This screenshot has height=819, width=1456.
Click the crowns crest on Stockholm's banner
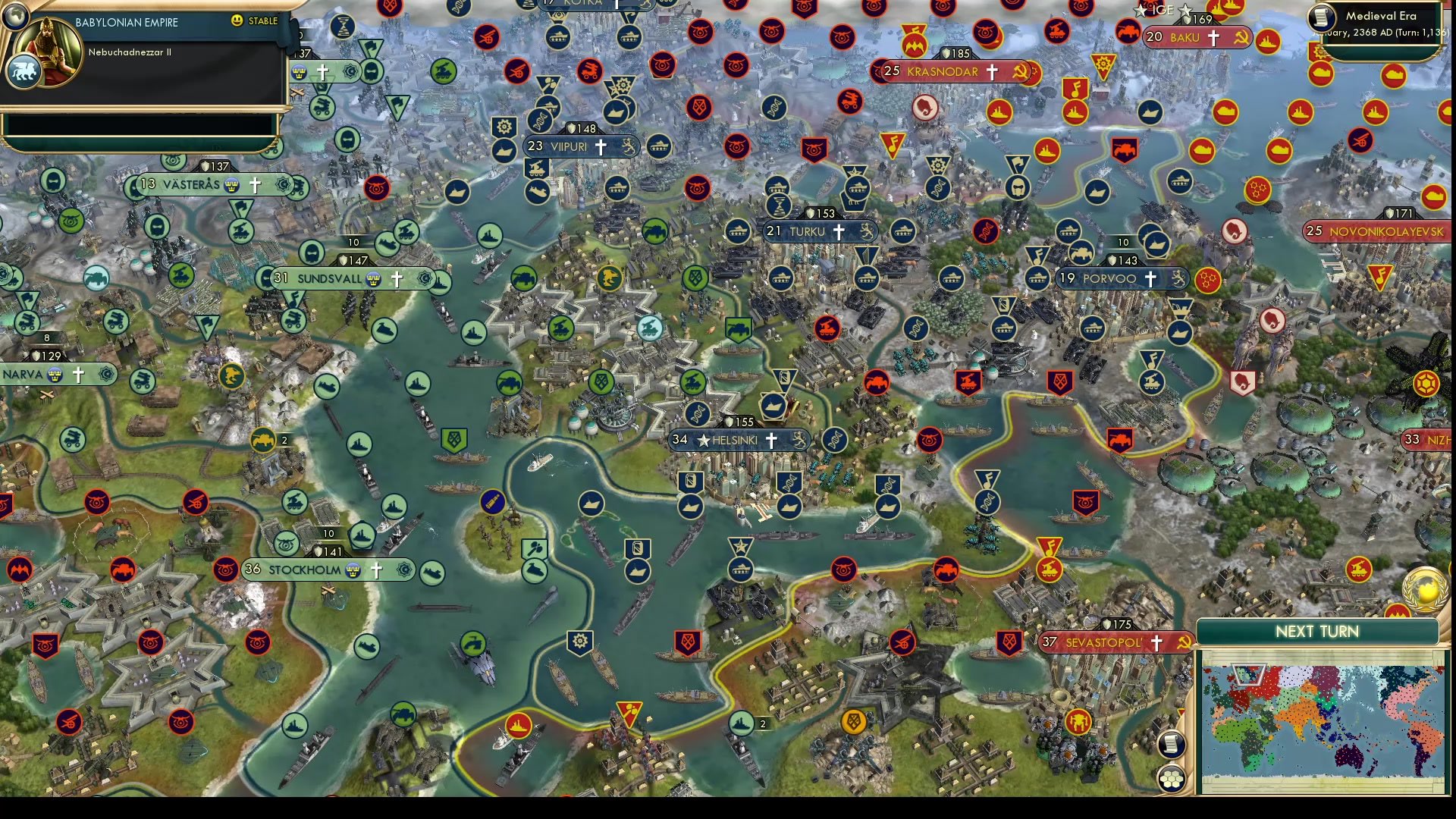click(353, 571)
